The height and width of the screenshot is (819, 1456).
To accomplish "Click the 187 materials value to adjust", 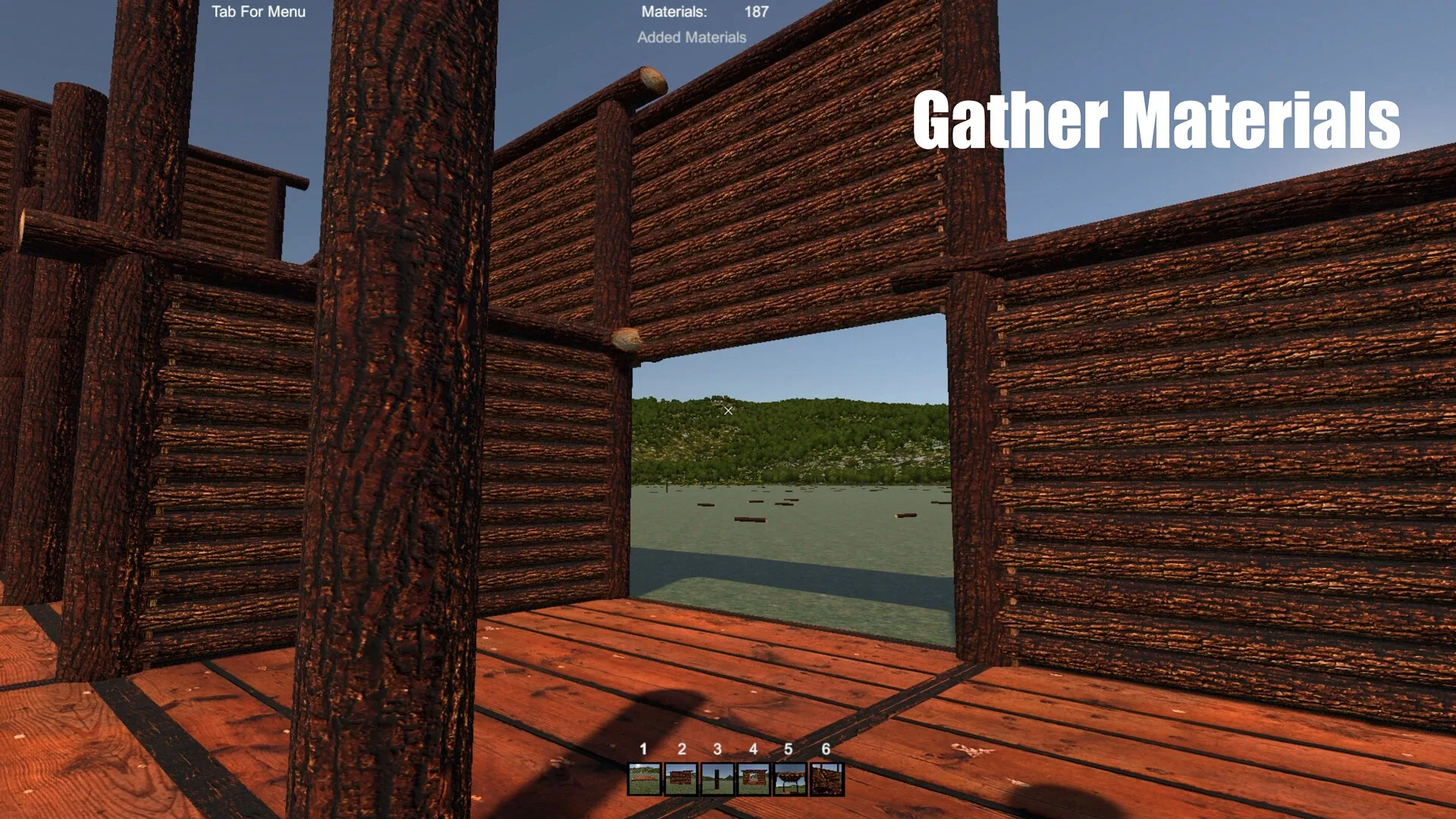I will pos(755,11).
